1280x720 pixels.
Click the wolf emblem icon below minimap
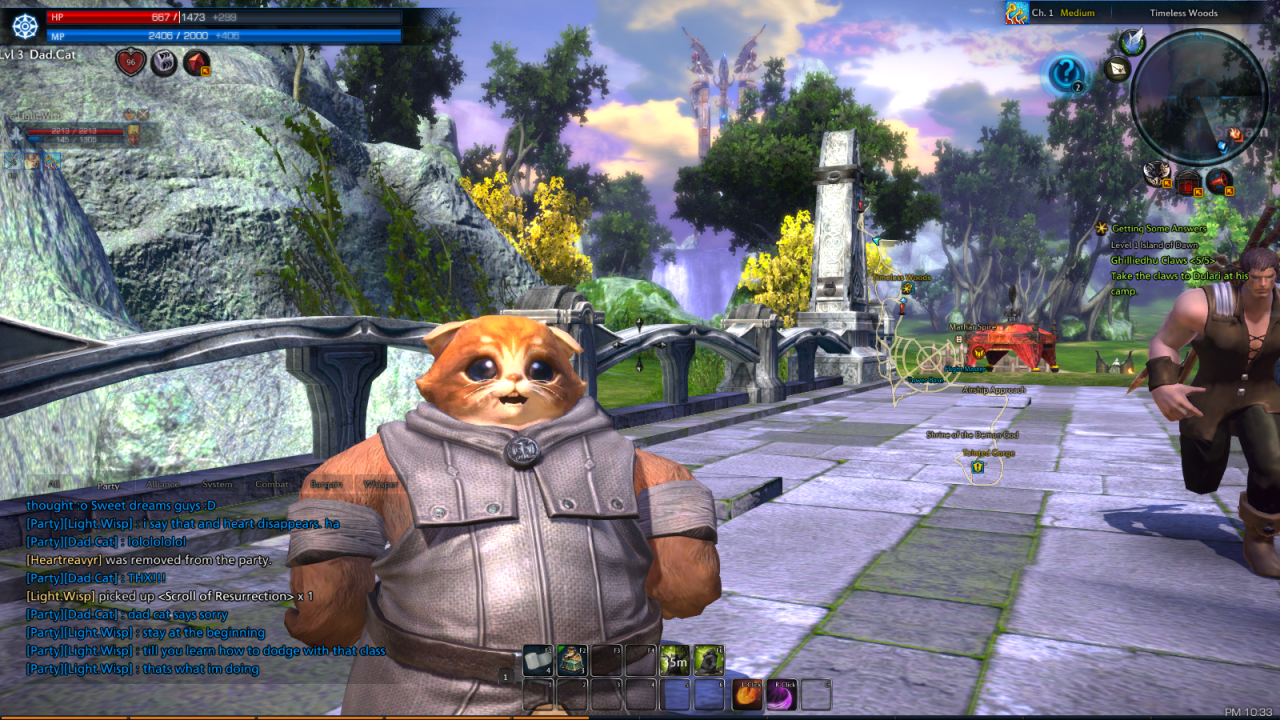1159,172
